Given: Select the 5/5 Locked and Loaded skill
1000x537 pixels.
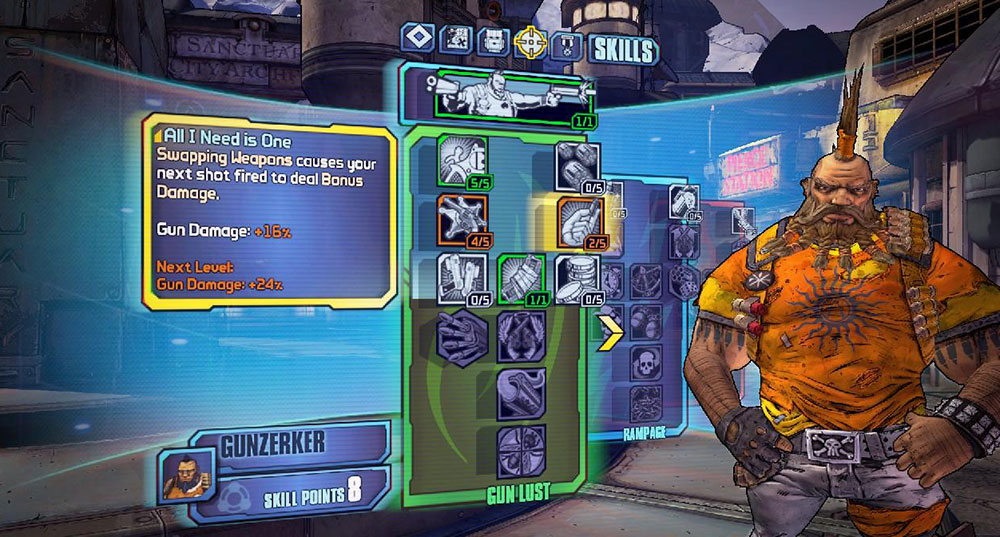Looking at the screenshot, I should 461,162.
